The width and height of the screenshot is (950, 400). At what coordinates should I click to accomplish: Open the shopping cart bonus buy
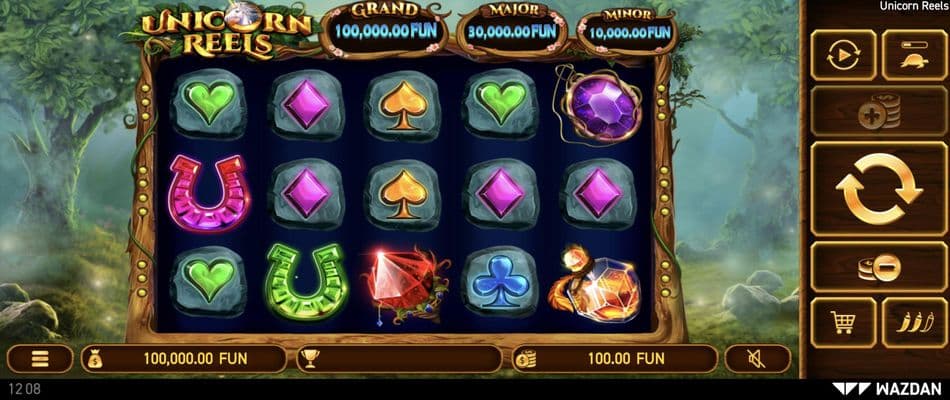(x=843, y=322)
